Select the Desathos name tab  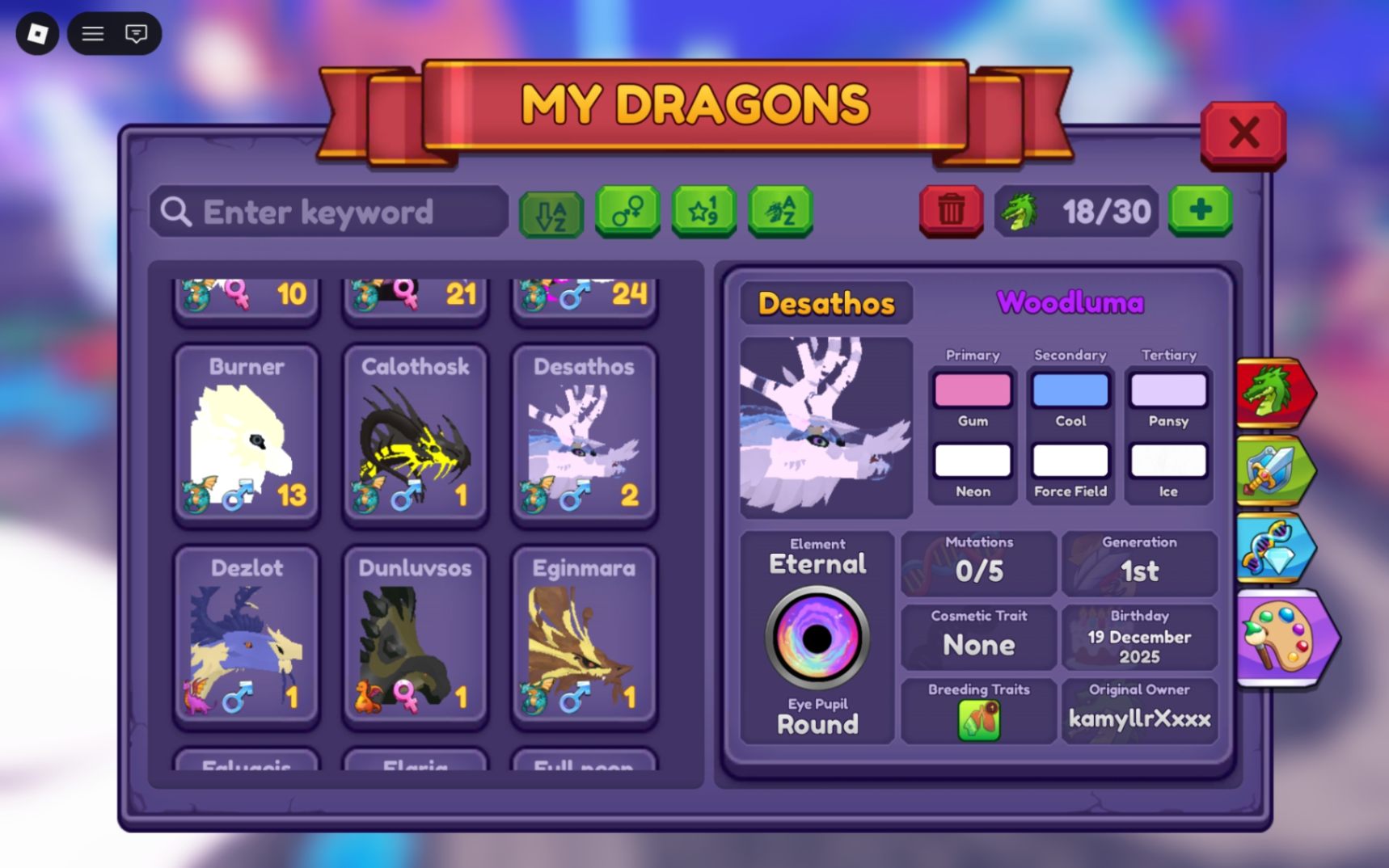(x=826, y=303)
